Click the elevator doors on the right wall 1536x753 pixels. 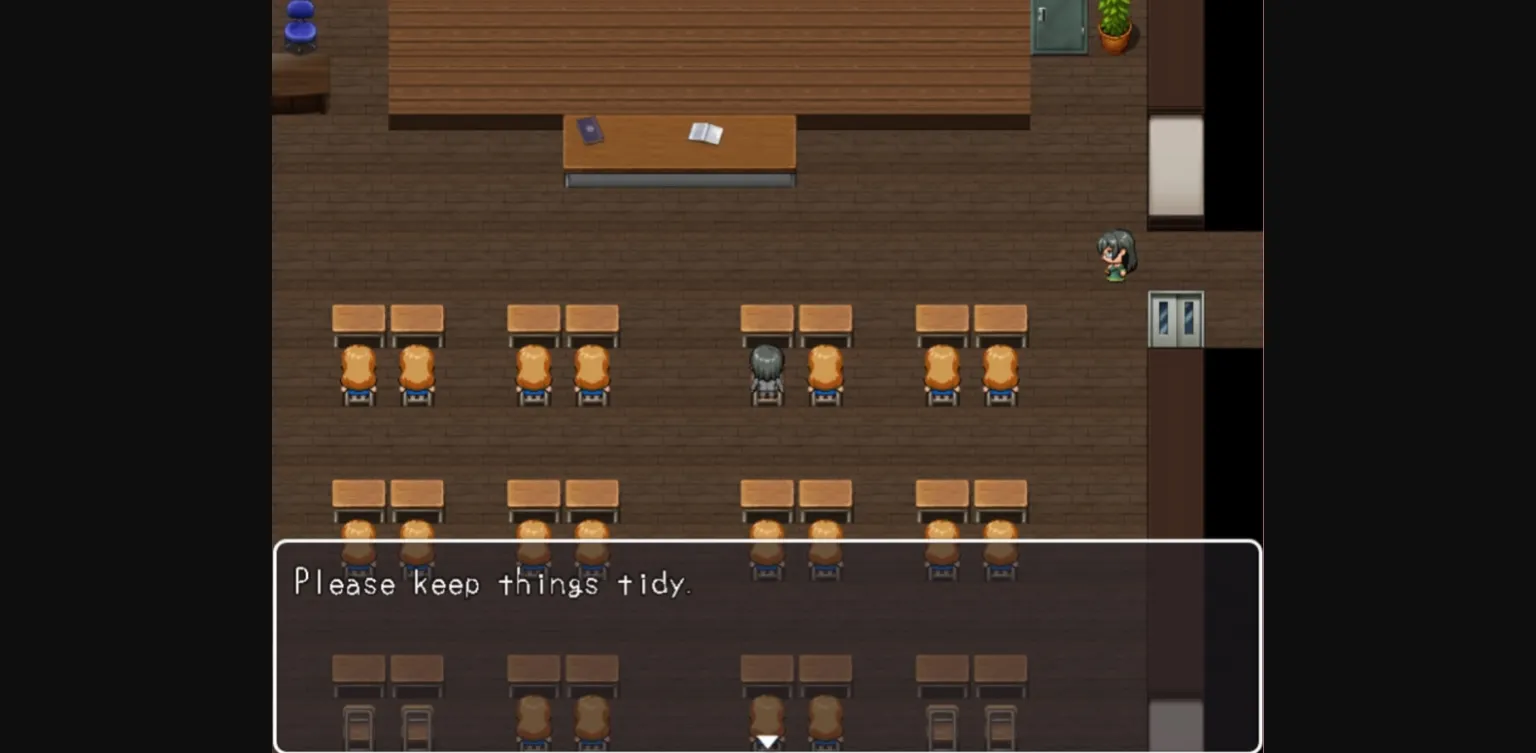click(x=1176, y=320)
